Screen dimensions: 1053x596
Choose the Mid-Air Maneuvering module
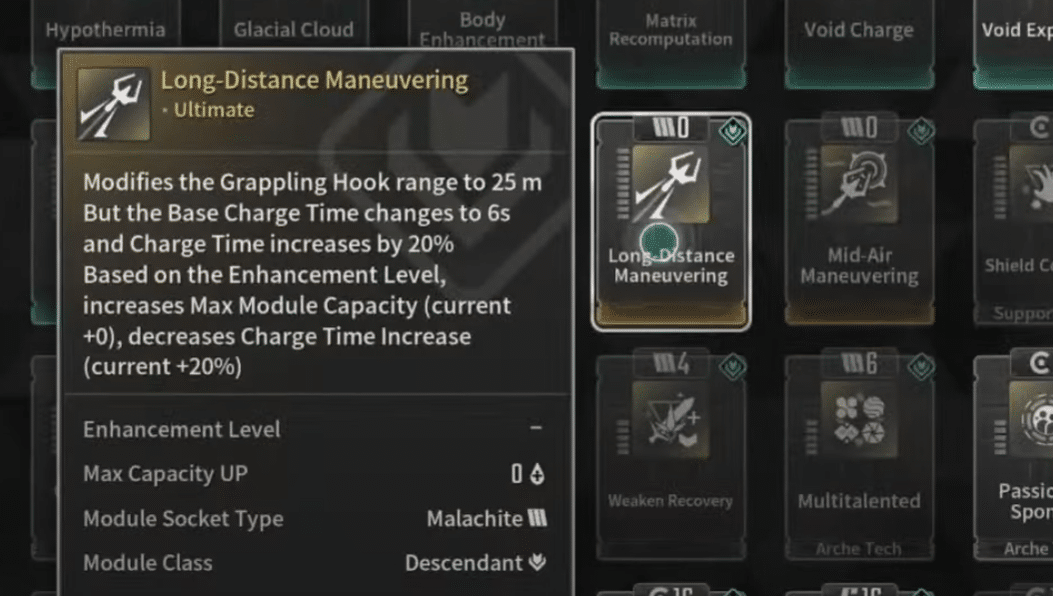859,222
